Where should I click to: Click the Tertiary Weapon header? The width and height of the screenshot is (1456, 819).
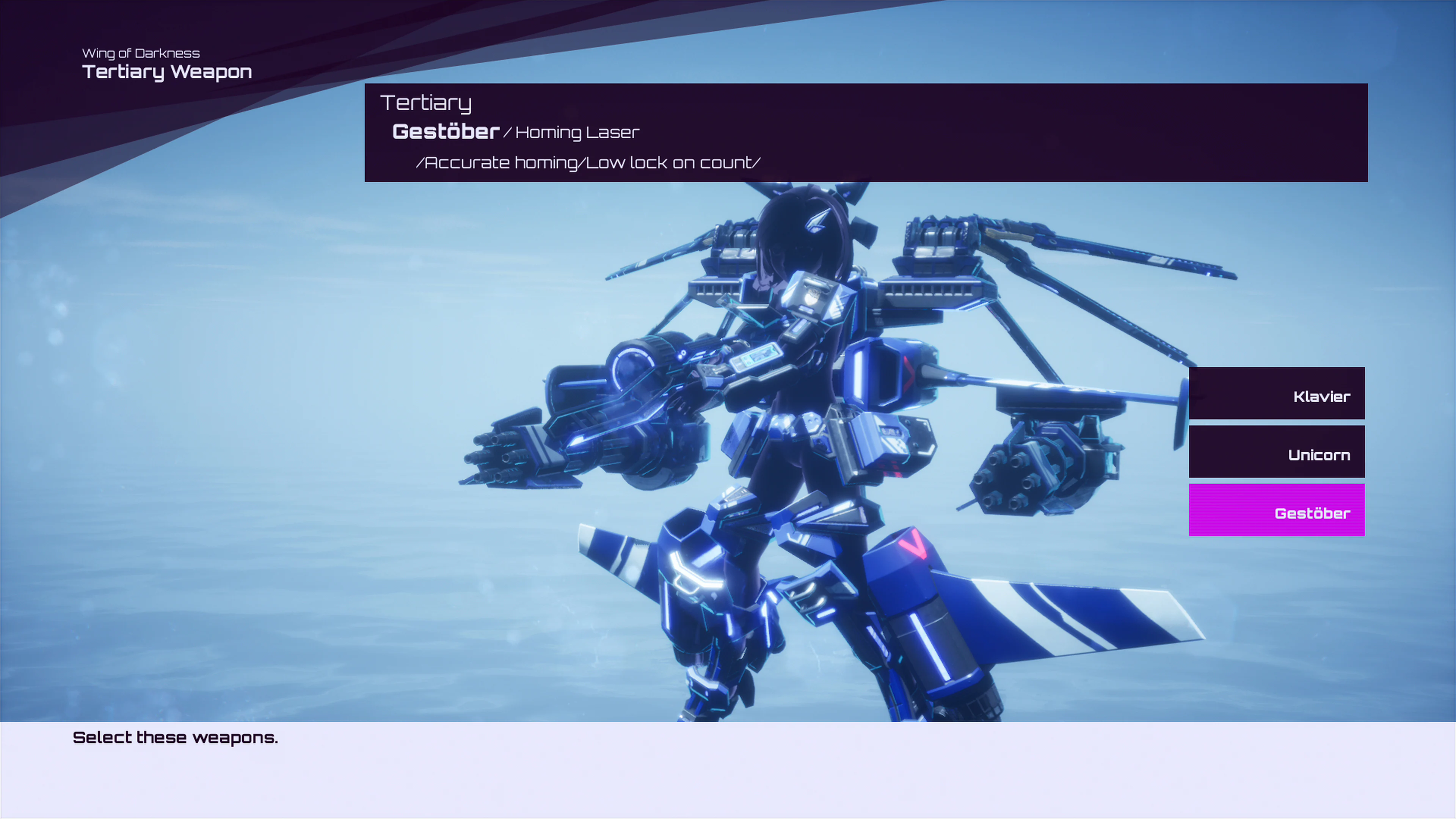(x=167, y=72)
